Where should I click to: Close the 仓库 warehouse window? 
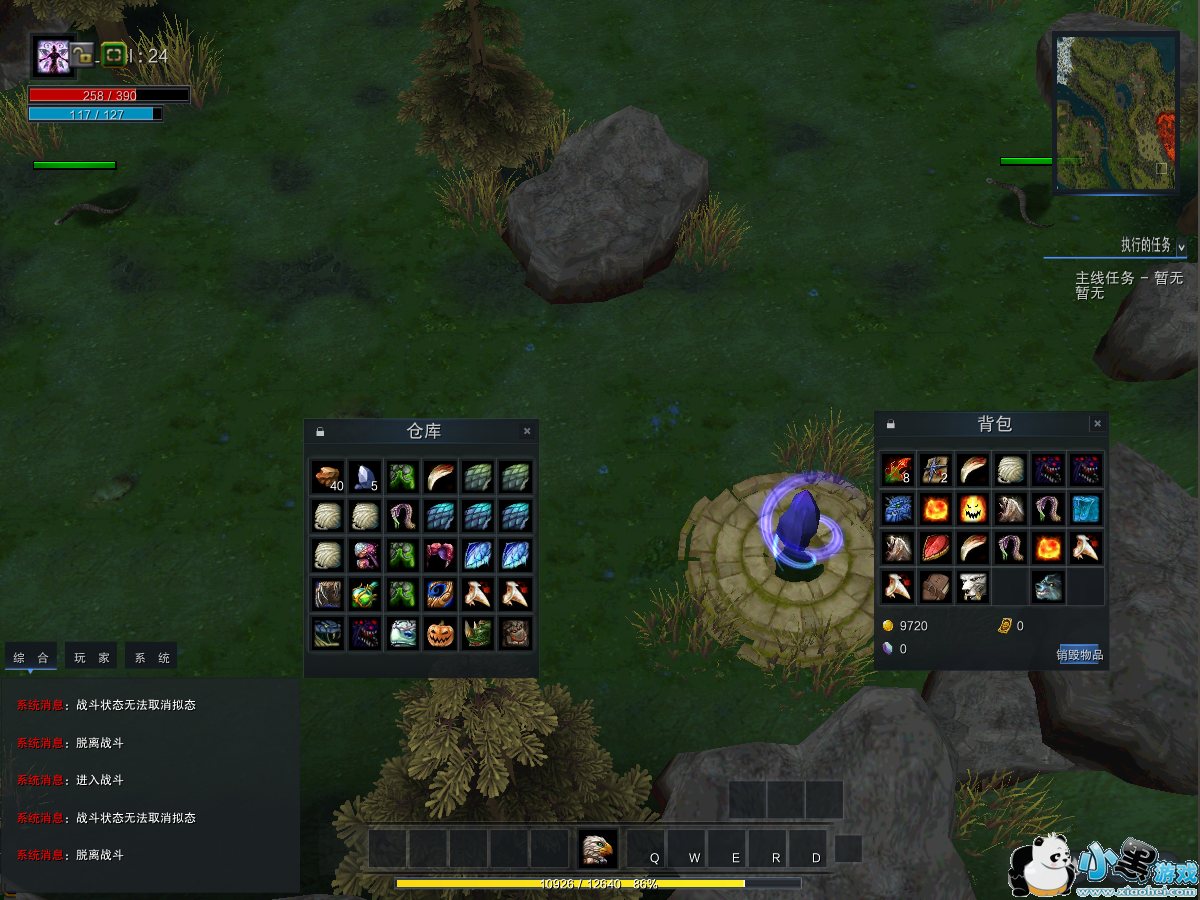pyautogui.click(x=527, y=432)
